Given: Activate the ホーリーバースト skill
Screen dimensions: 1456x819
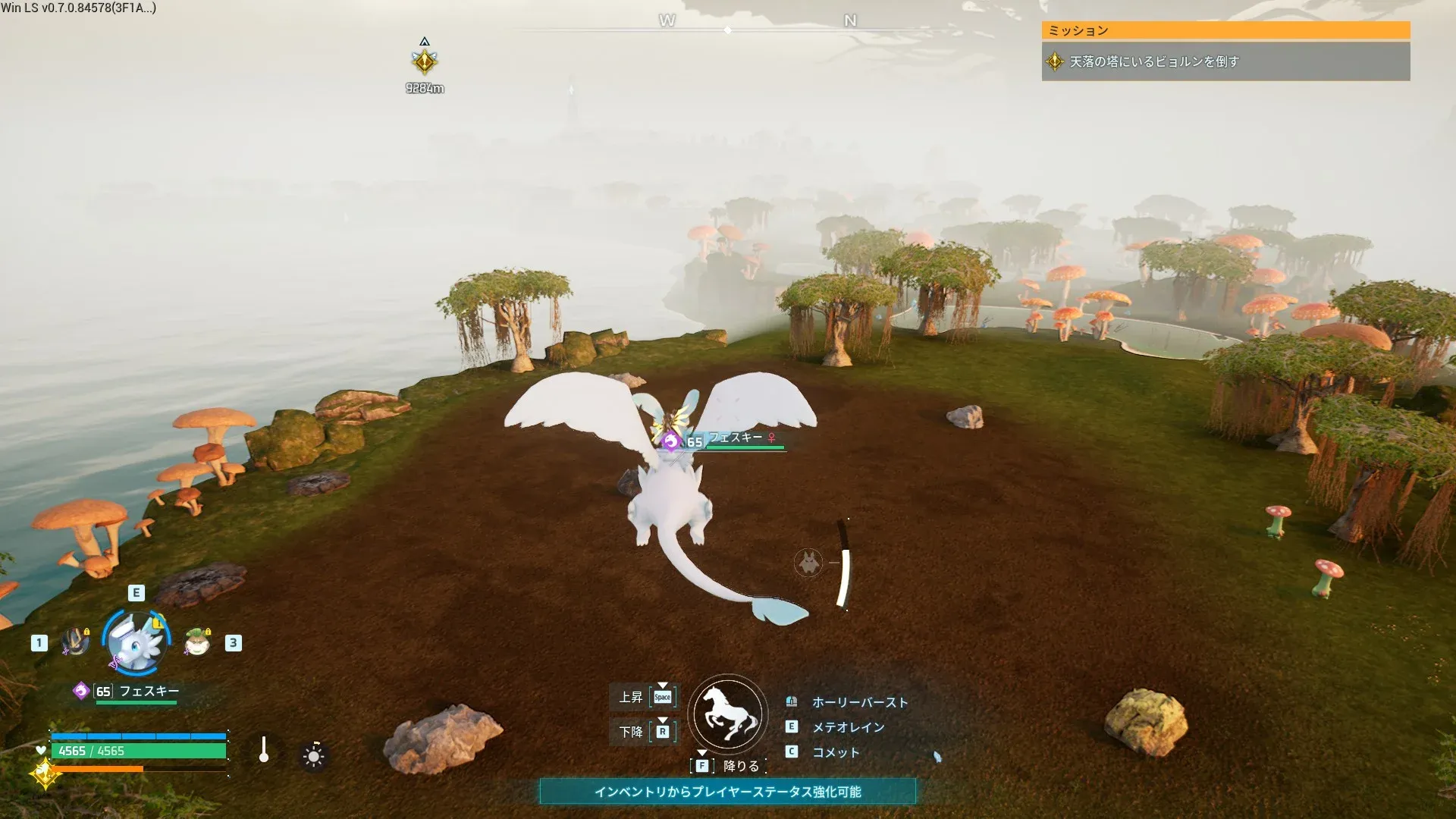Looking at the screenshot, I should pyautogui.click(x=859, y=702).
